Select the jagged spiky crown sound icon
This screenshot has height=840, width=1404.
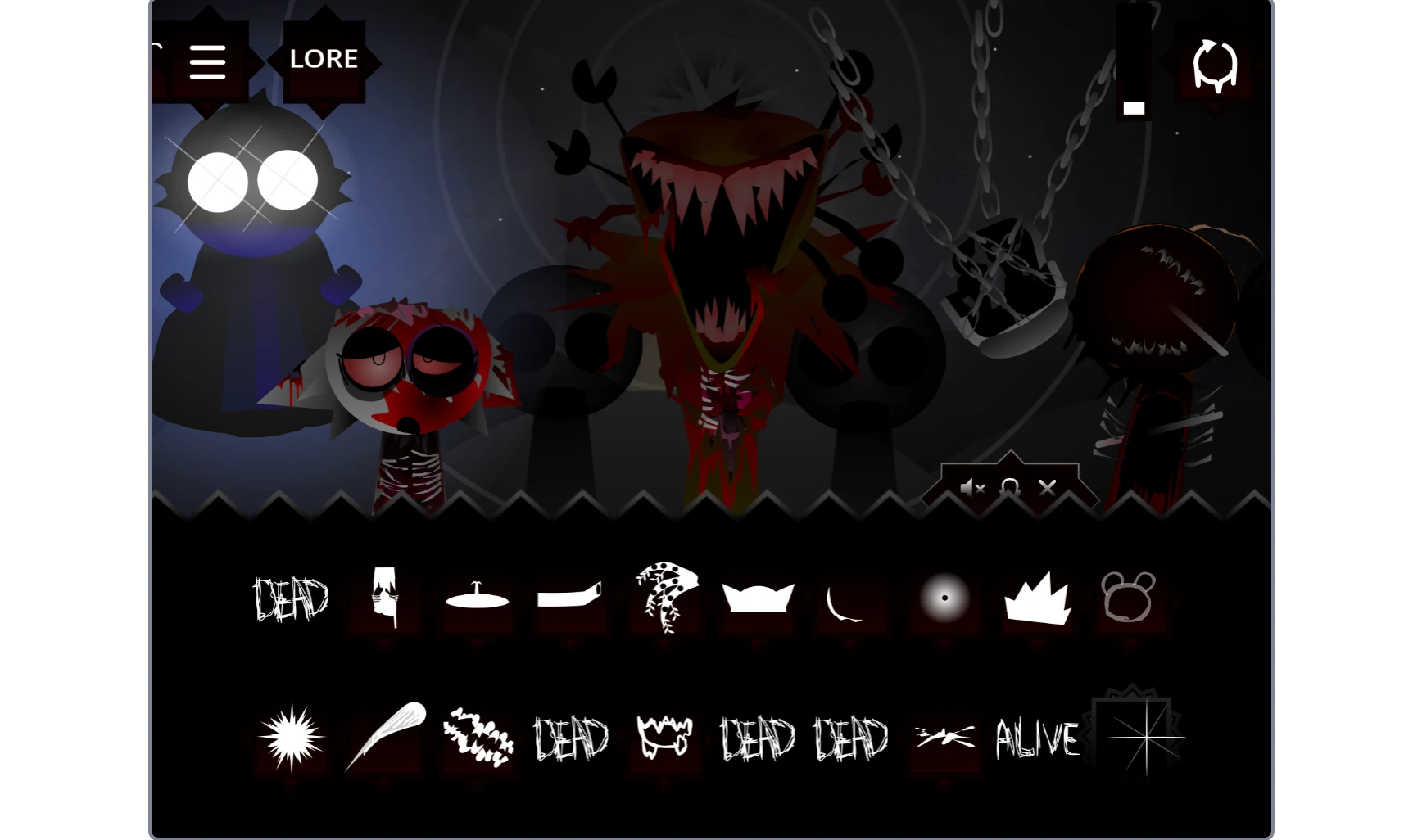[x=1037, y=600]
